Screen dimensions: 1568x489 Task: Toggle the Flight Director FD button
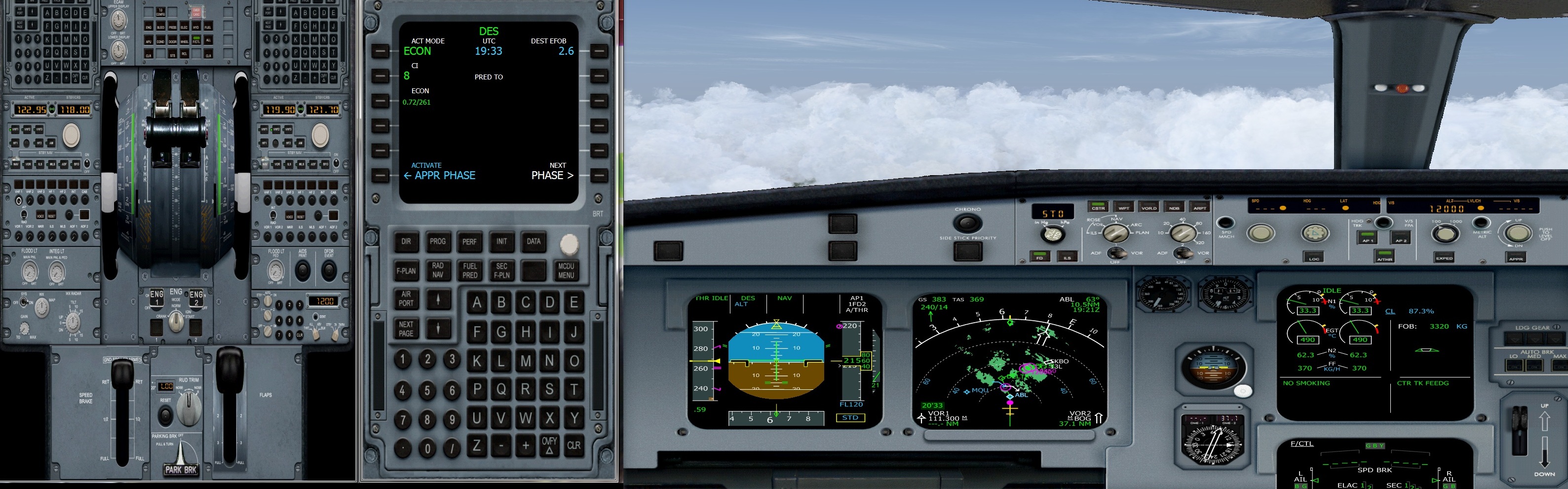(x=1040, y=256)
